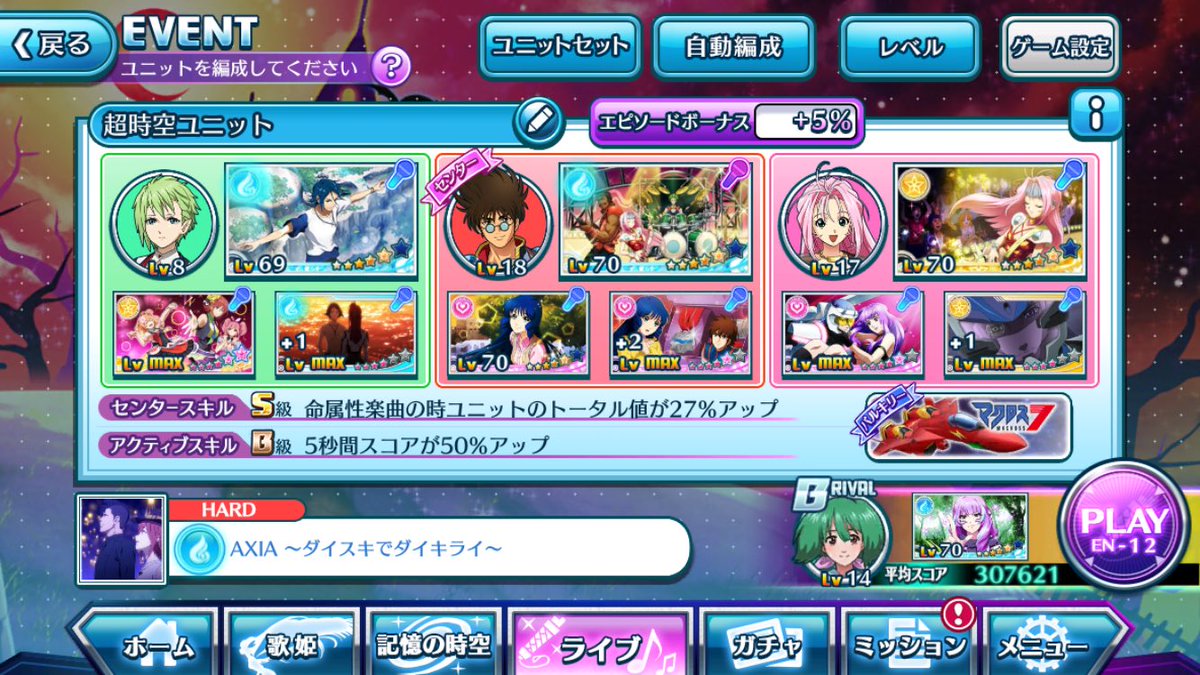1200x675 pixels.
Task: Open the メニュー menu tab
Action: [x=1050, y=645]
